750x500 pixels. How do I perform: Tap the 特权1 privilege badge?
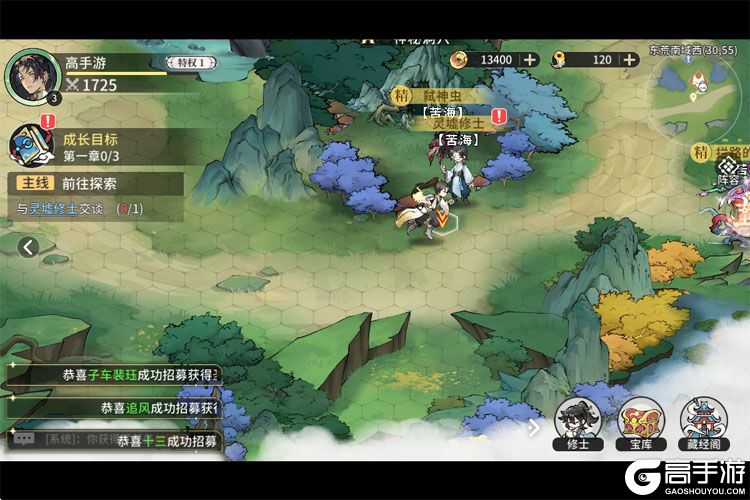click(190, 63)
